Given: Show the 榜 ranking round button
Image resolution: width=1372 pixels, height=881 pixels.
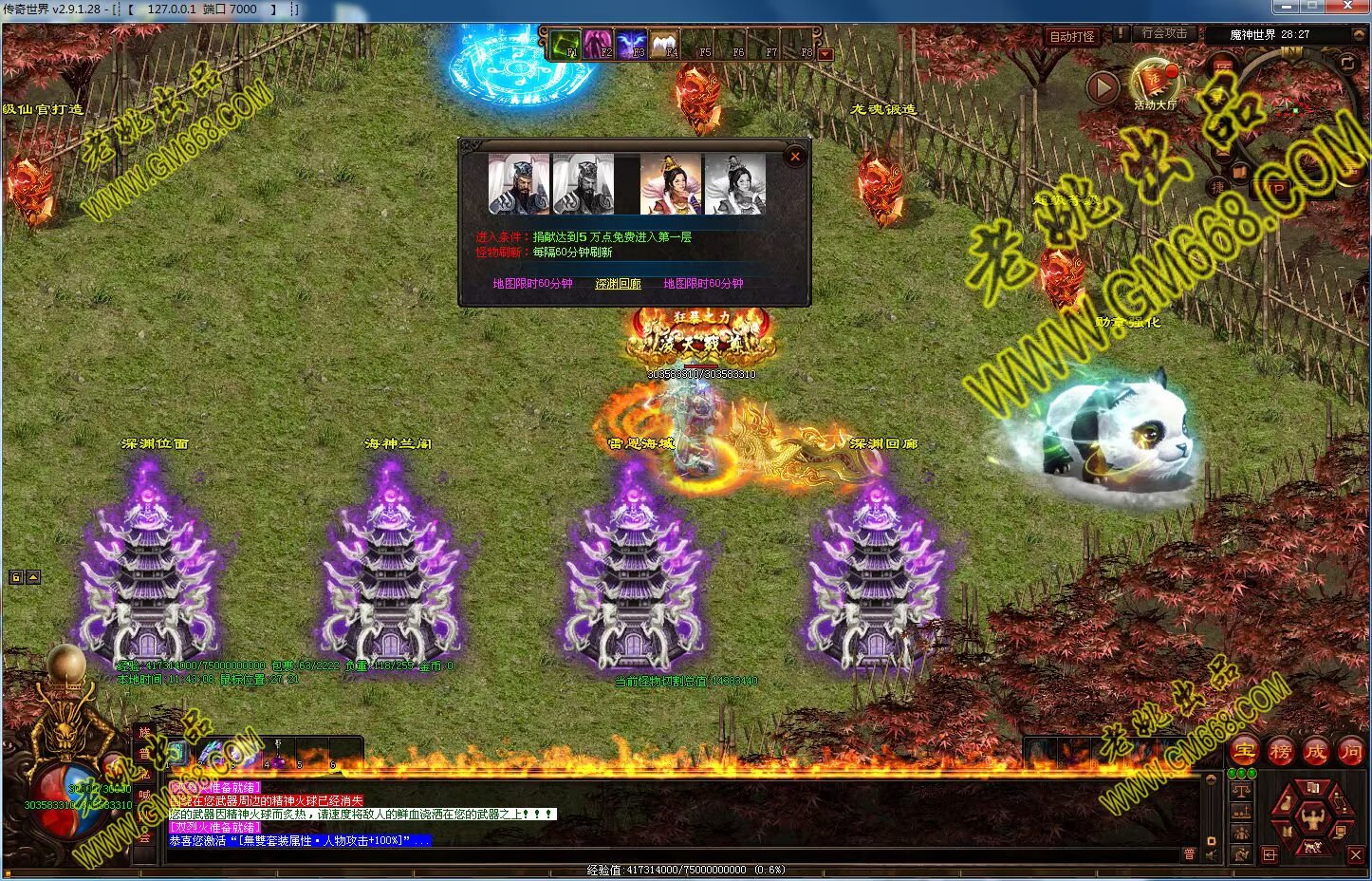Looking at the screenshot, I should (x=1280, y=752).
